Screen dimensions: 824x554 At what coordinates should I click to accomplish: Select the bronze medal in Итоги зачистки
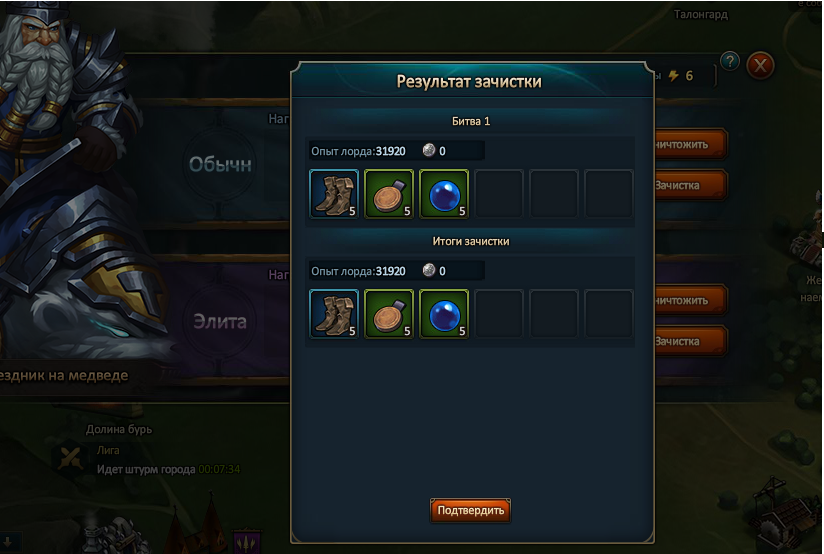click(389, 314)
